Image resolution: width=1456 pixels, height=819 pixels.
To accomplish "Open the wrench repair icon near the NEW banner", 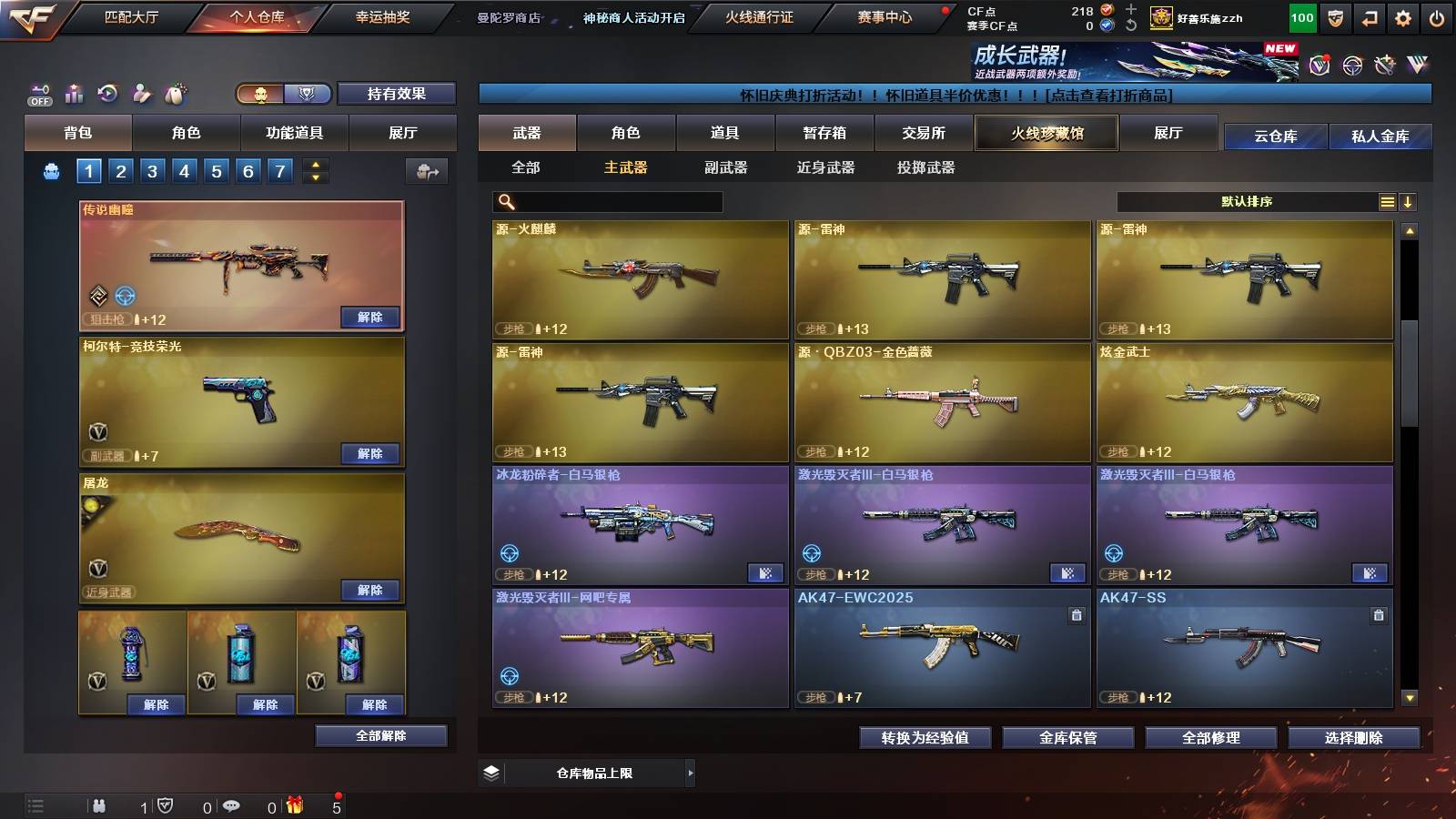I will 1384,64.
